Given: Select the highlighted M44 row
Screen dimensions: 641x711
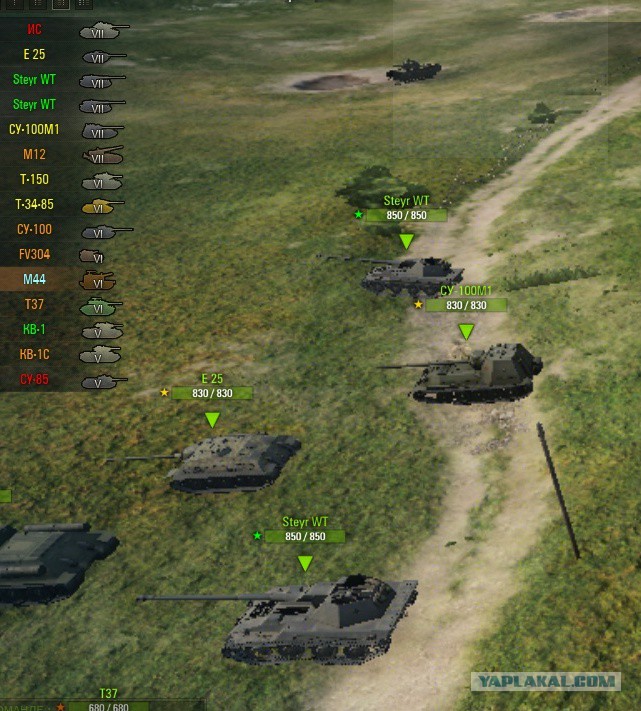Looking at the screenshot, I should coord(35,280).
